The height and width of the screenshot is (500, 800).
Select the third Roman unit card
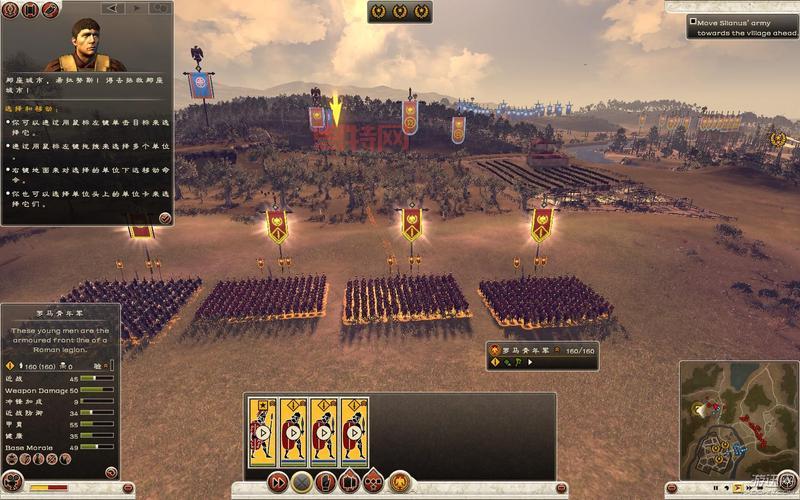(324, 432)
